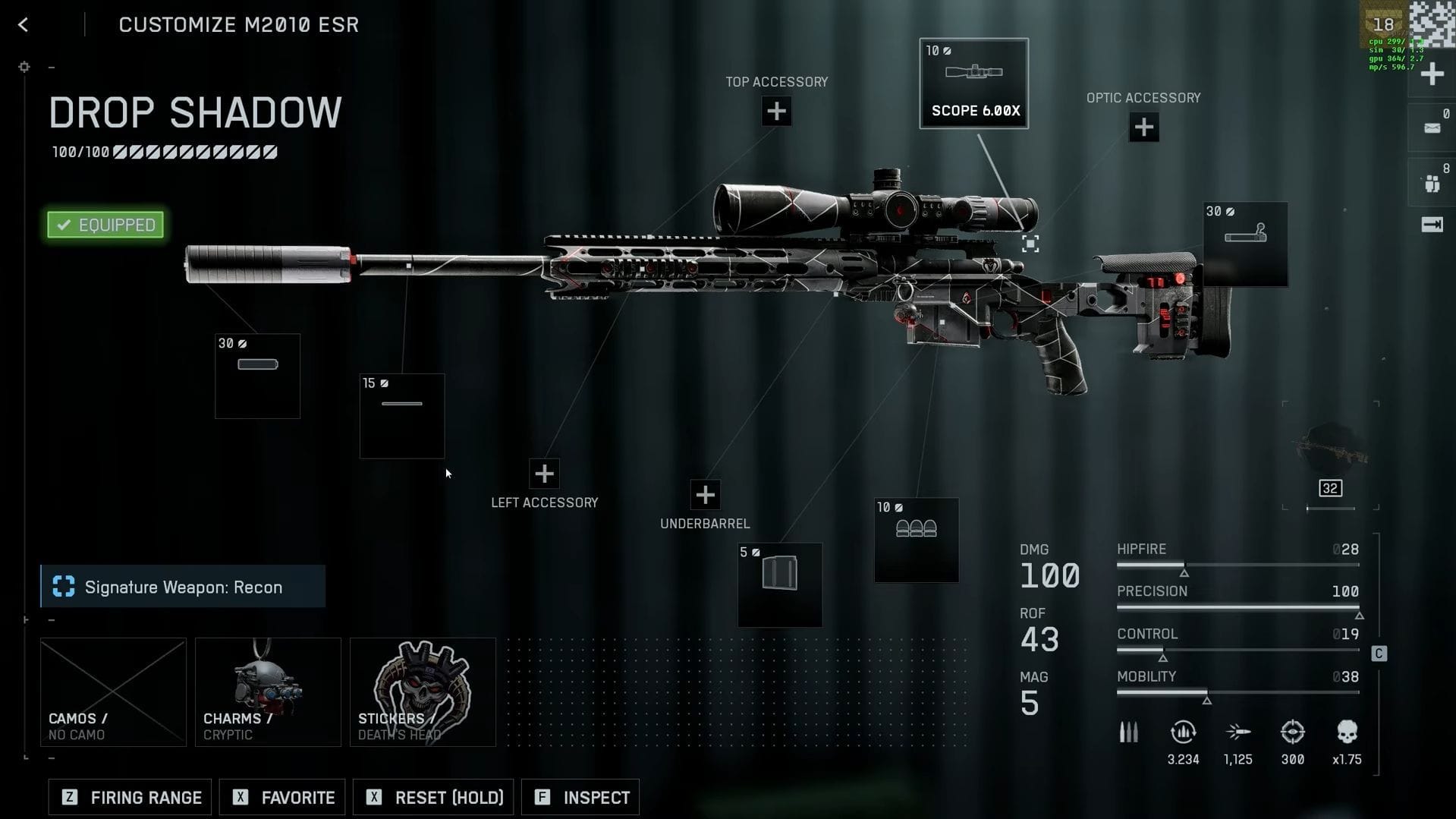Open the stock cheek rest attachment slot
Viewport: 1456px width, 819px height.
click(1245, 244)
